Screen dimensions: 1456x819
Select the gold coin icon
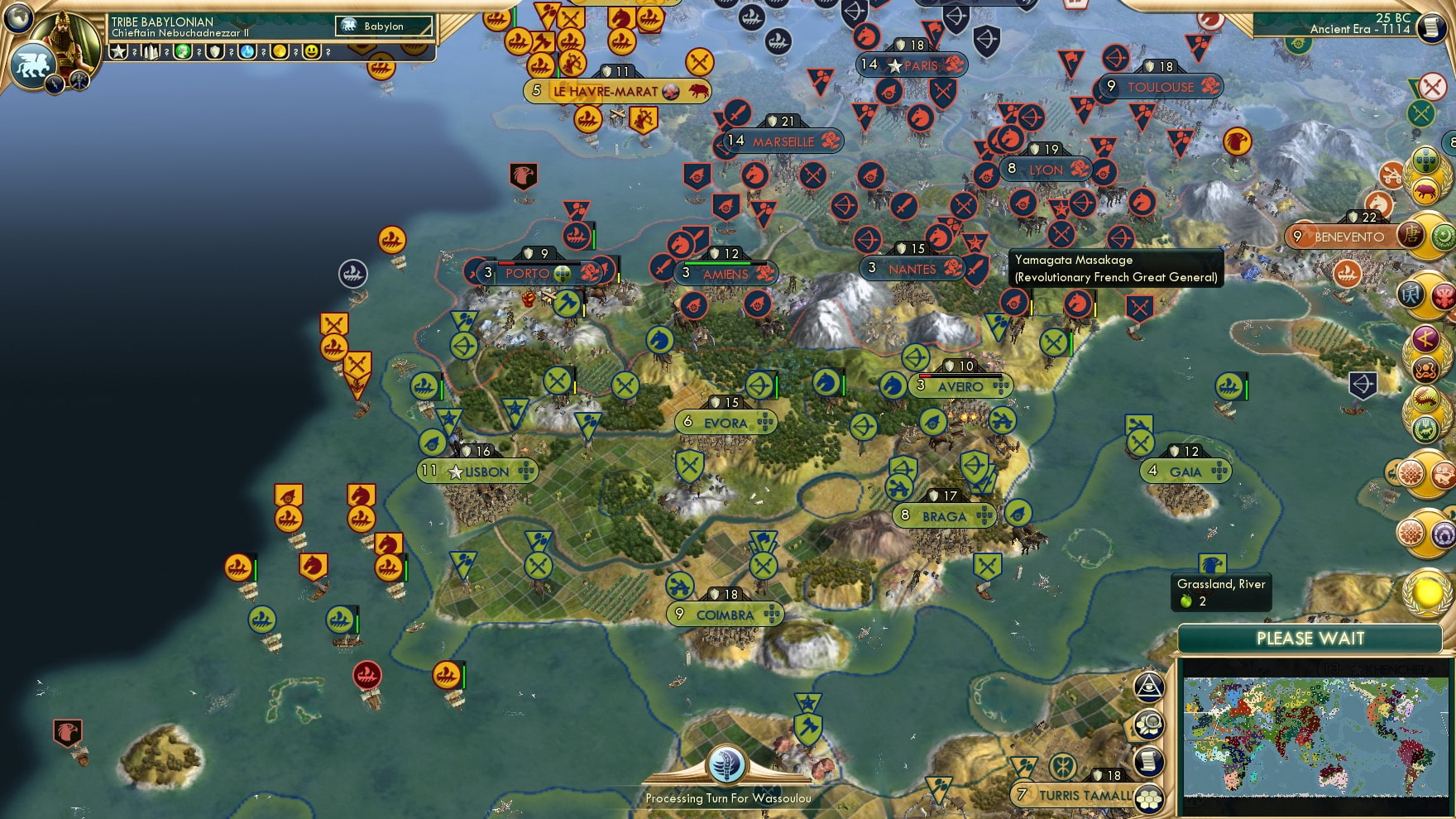coord(280,52)
